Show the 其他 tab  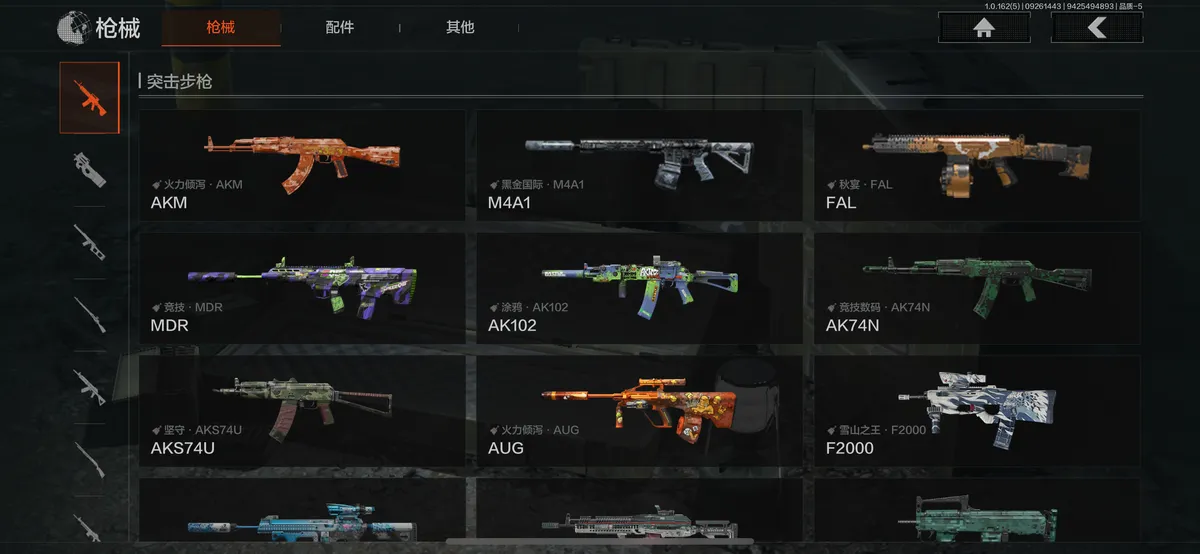[x=460, y=28]
